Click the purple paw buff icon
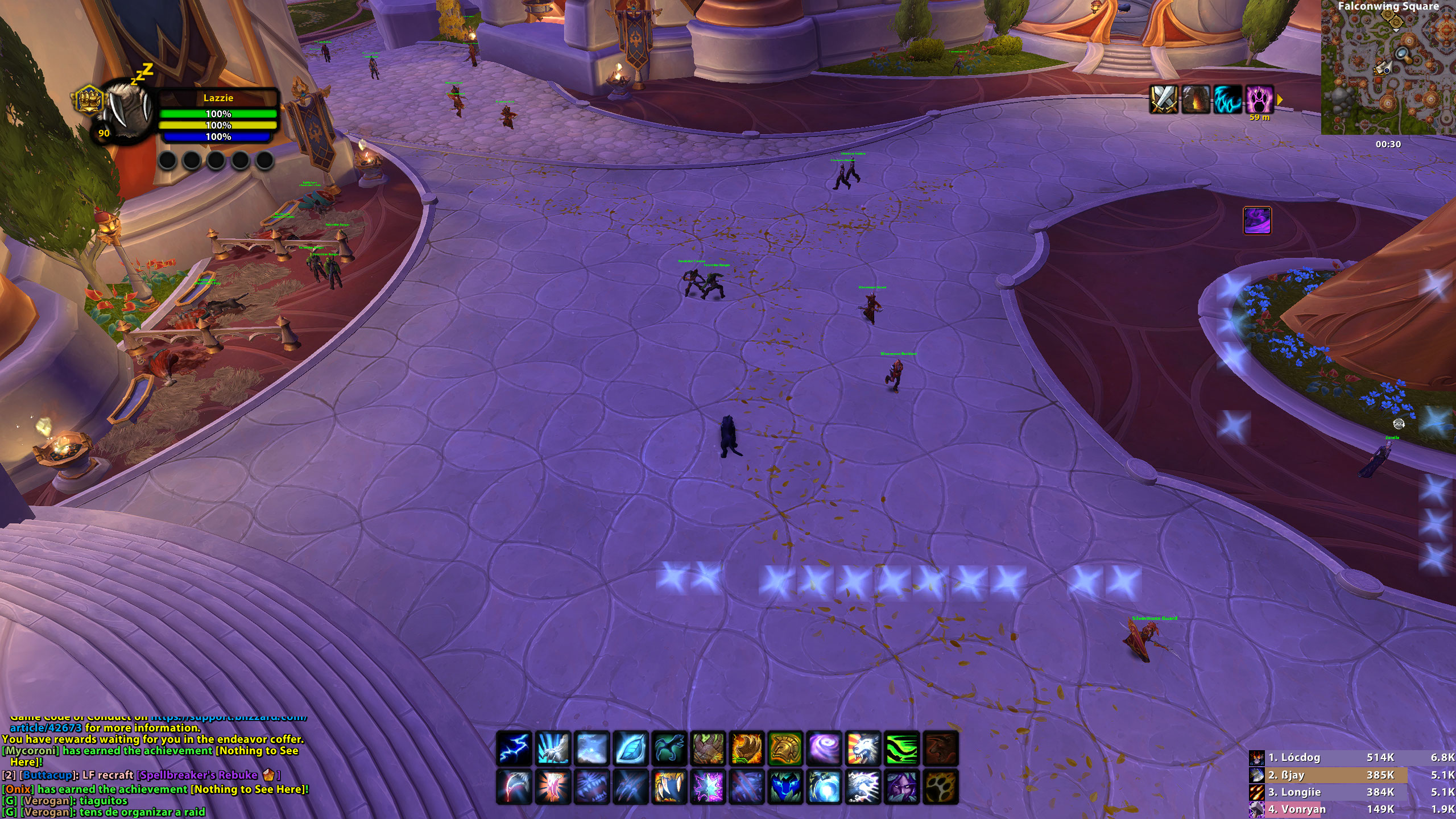The width and height of the screenshot is (1456, 819). [1259, 100]
